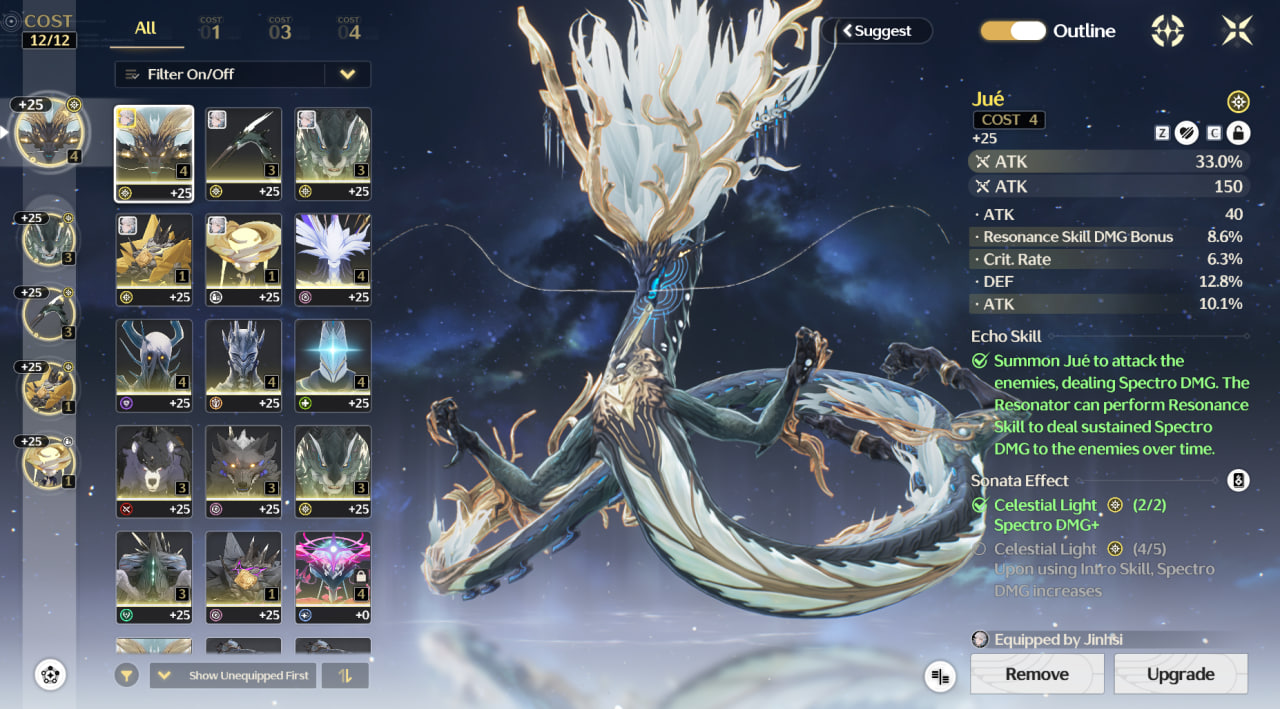Upgrade the selected echo
1280x709 pixels.
pos(1180,674)
